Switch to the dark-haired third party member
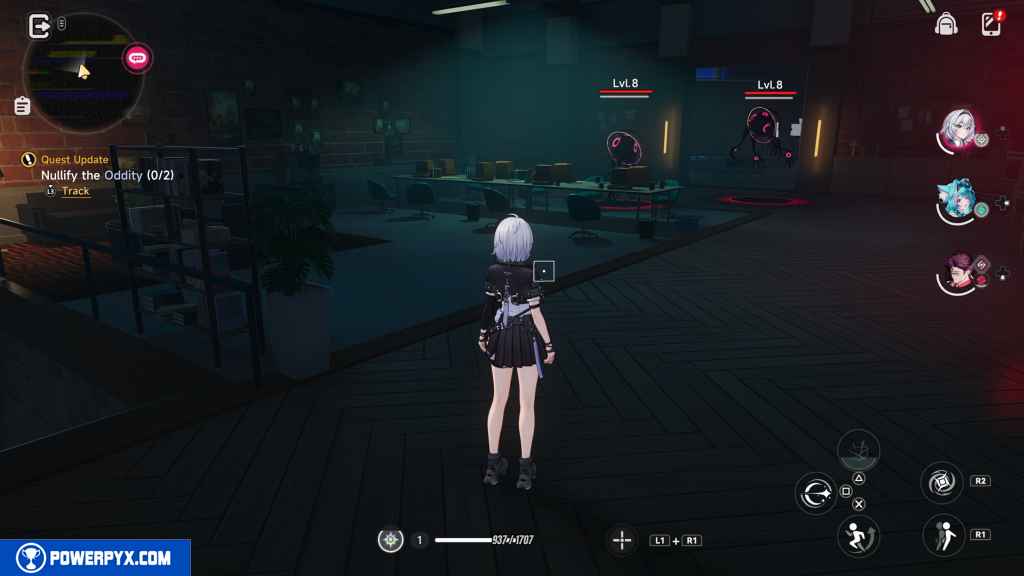Image resolution: width=1024 pixels, height=576 pixels. [x=957, y=273]
